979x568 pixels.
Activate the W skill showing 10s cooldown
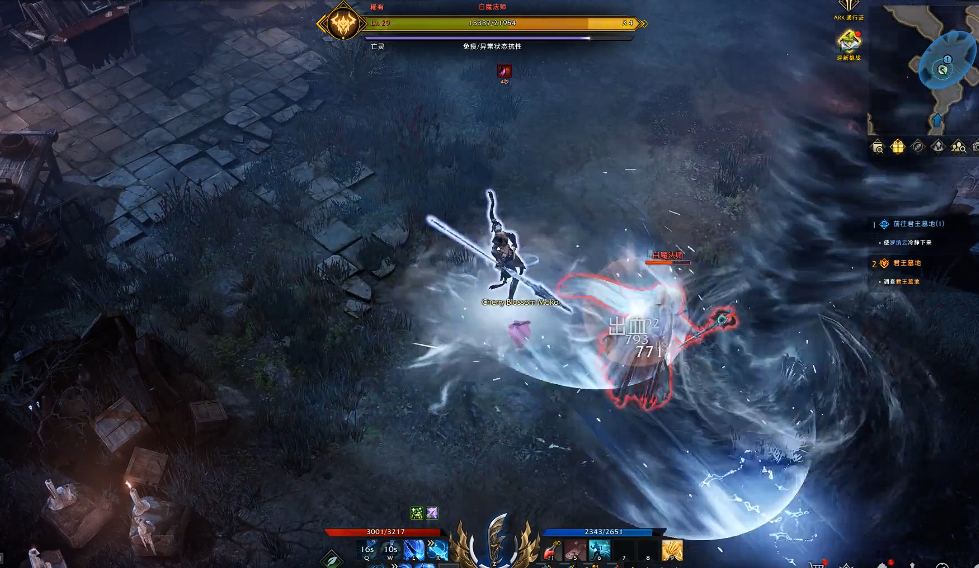[x=390, y=549]
